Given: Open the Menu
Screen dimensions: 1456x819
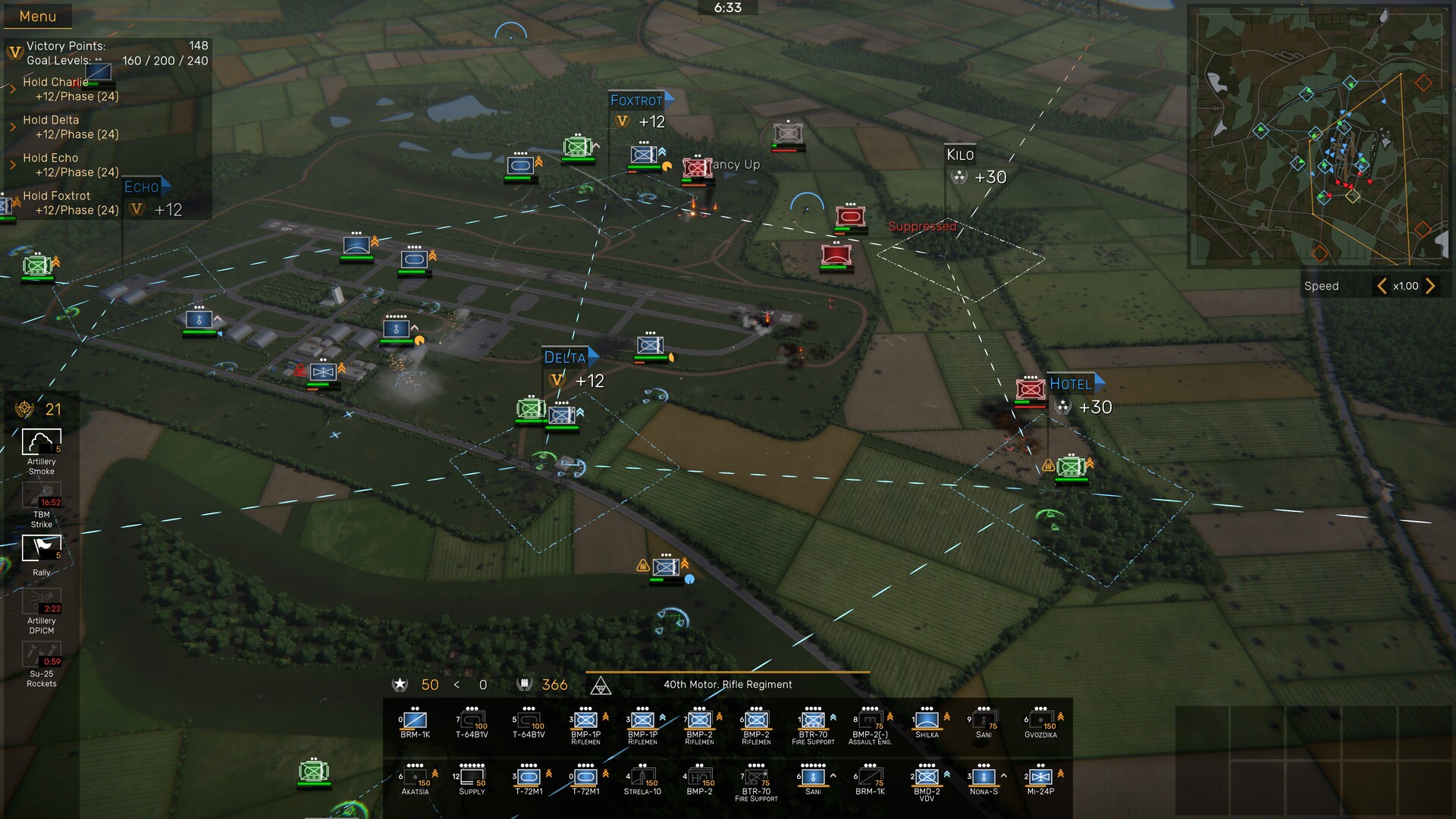Looking at the screenshot, I should click(36, 16).
